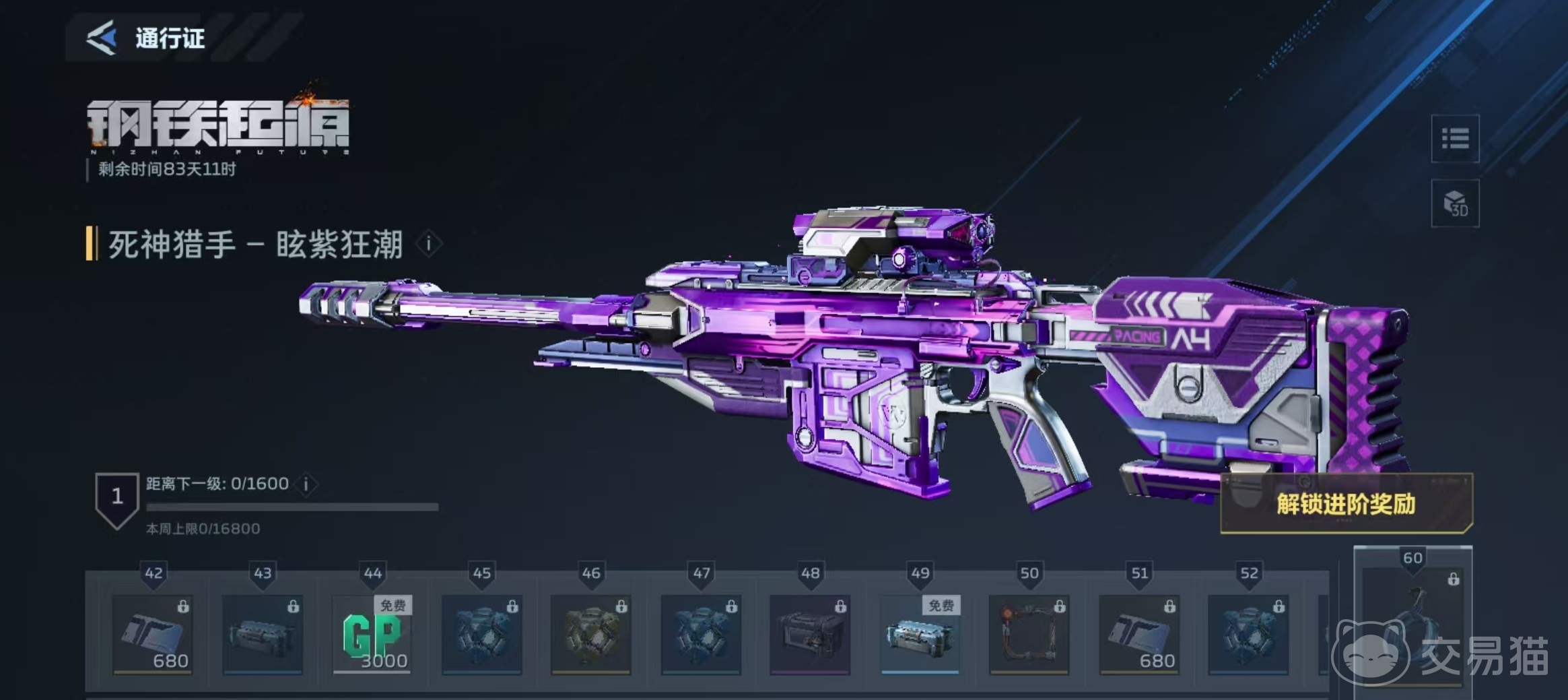1568x700 pixels.
Task: Click the 解锁进阶奖励 button
Action: tap(1346, 504)
